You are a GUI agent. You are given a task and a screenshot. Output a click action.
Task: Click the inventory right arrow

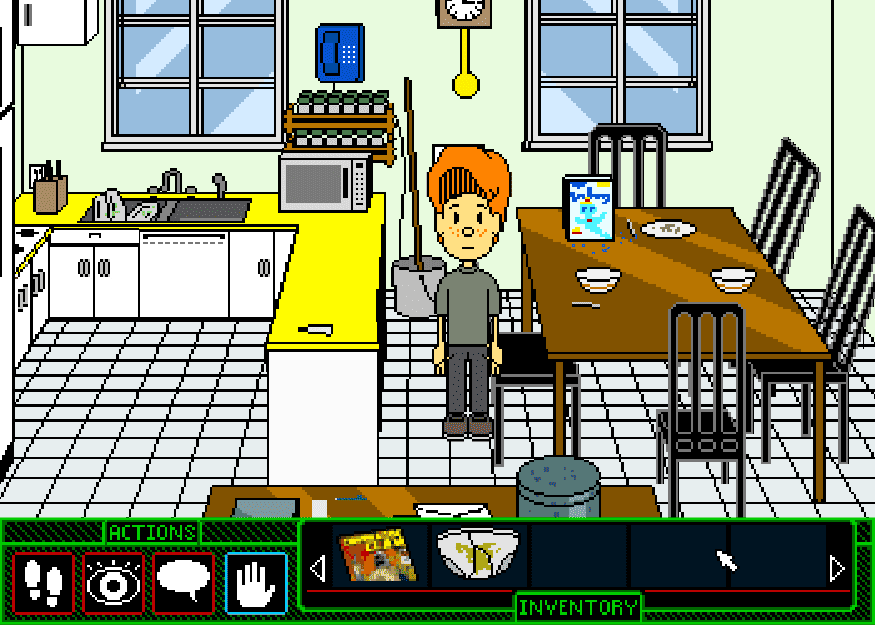838,570
